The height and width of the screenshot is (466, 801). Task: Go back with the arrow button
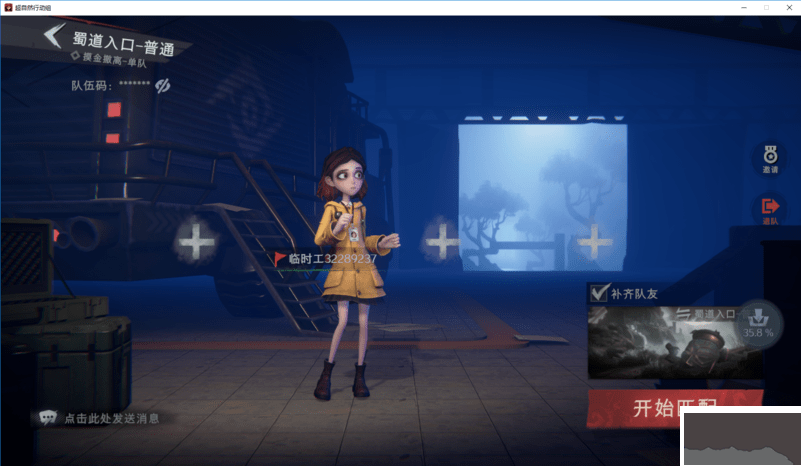point(54,38)
